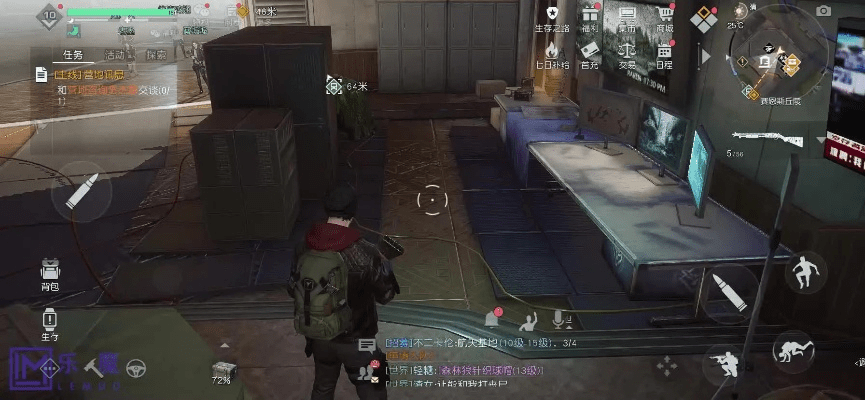The width and height of the screenshot is (865, 400).
Task: Switch to the 活动 events tab
Action: pos(115,55)
